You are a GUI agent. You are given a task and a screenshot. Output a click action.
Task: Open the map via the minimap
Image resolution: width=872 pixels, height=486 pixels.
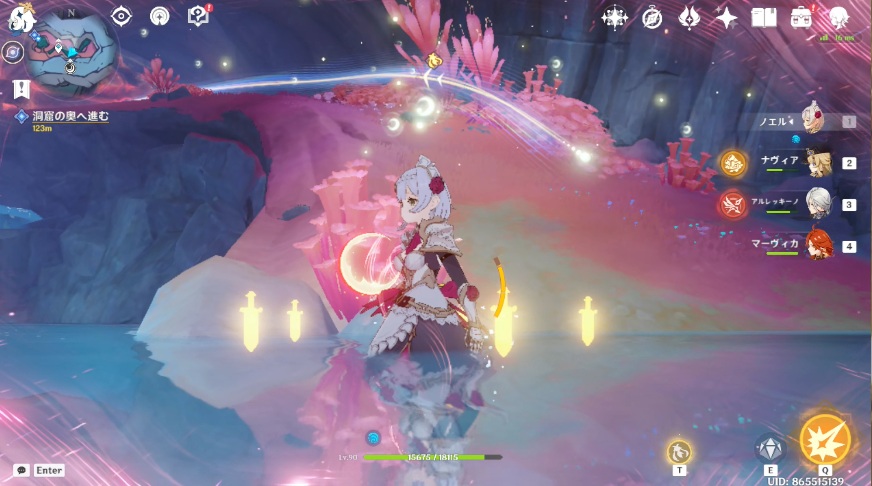67,51
